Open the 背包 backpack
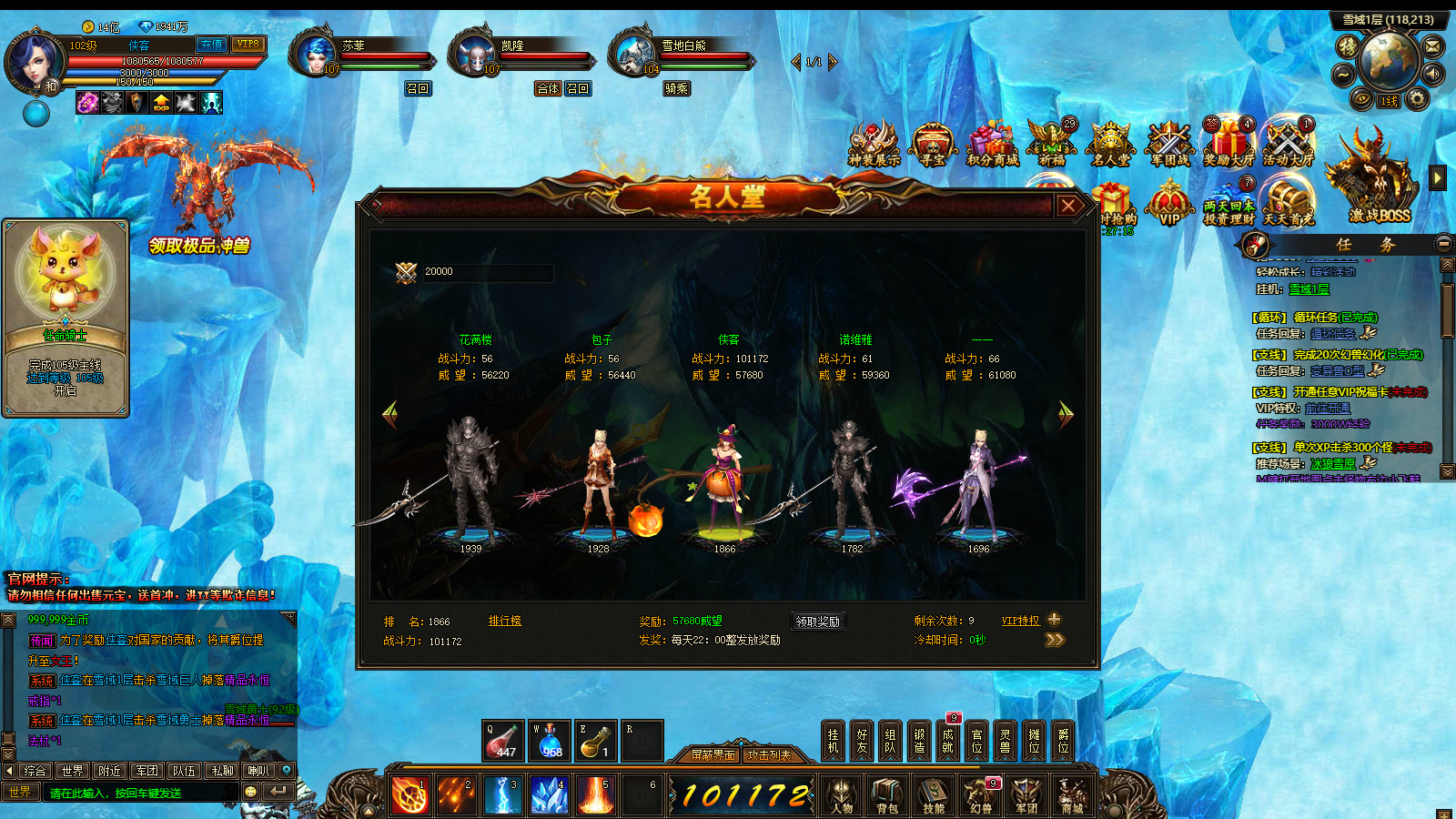 (887, 794)
